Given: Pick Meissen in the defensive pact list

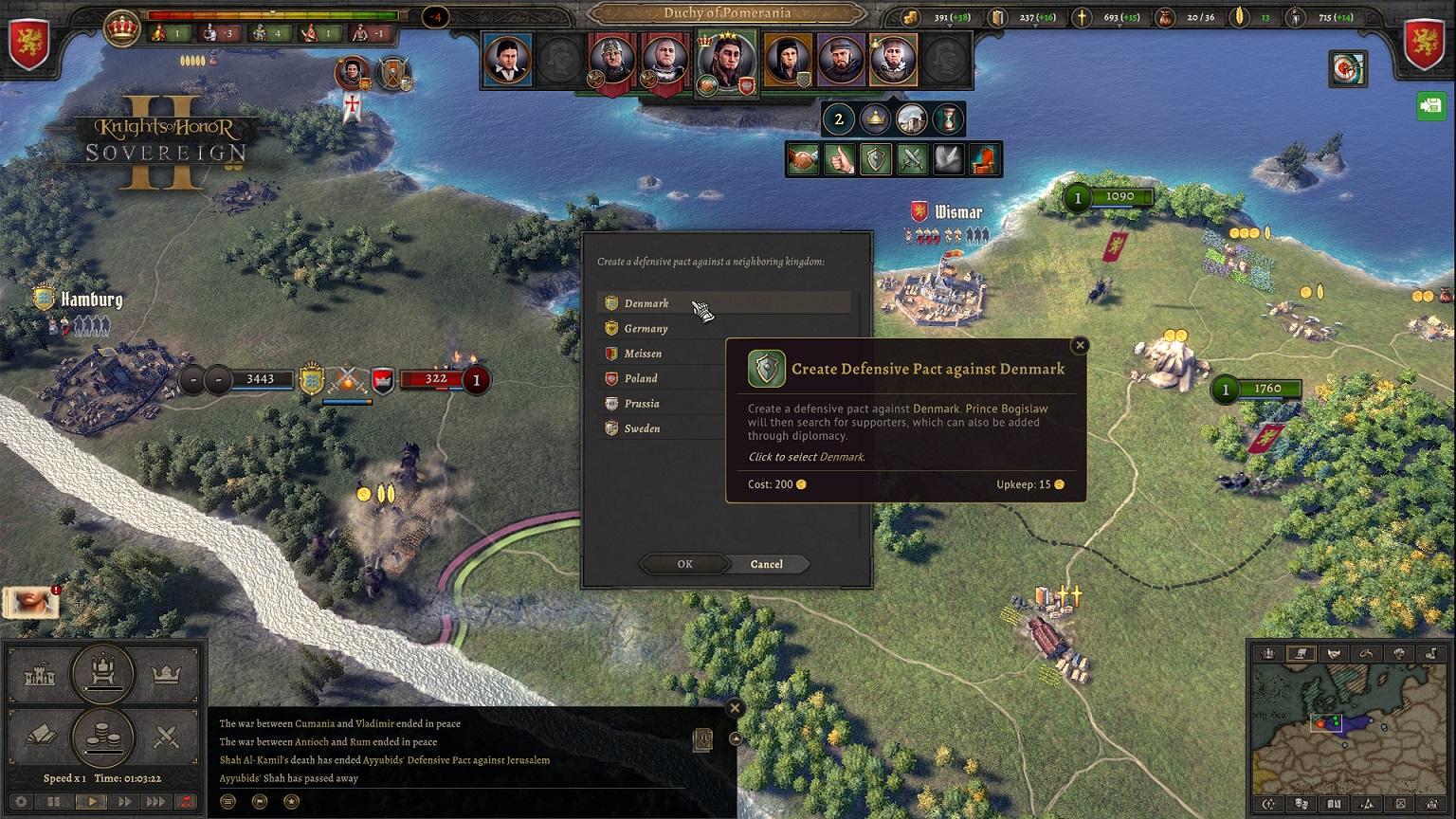Looking at the screenshot, I should pyautogui.click(x=643, y=354).
